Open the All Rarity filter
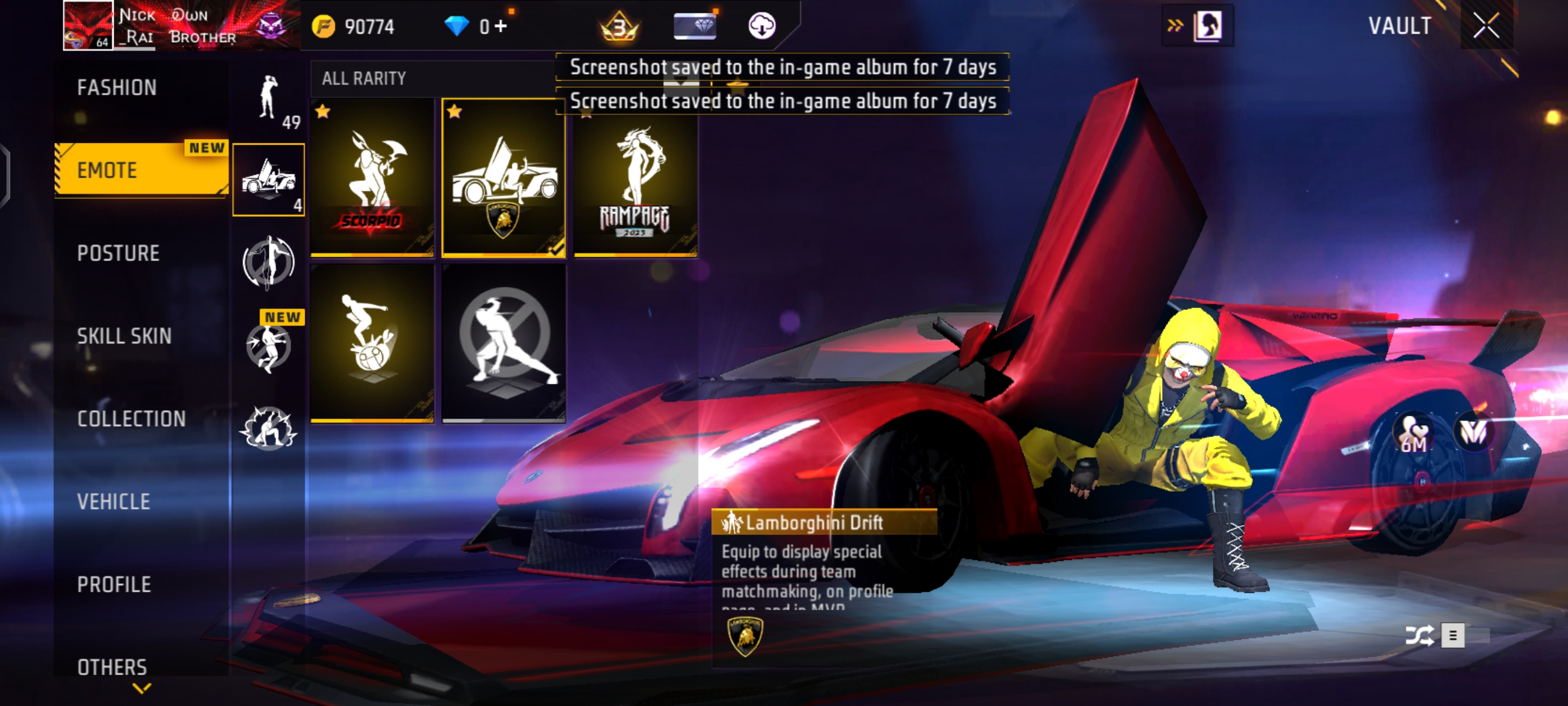Screen dimensions: 1568x706 click(364, 78)
